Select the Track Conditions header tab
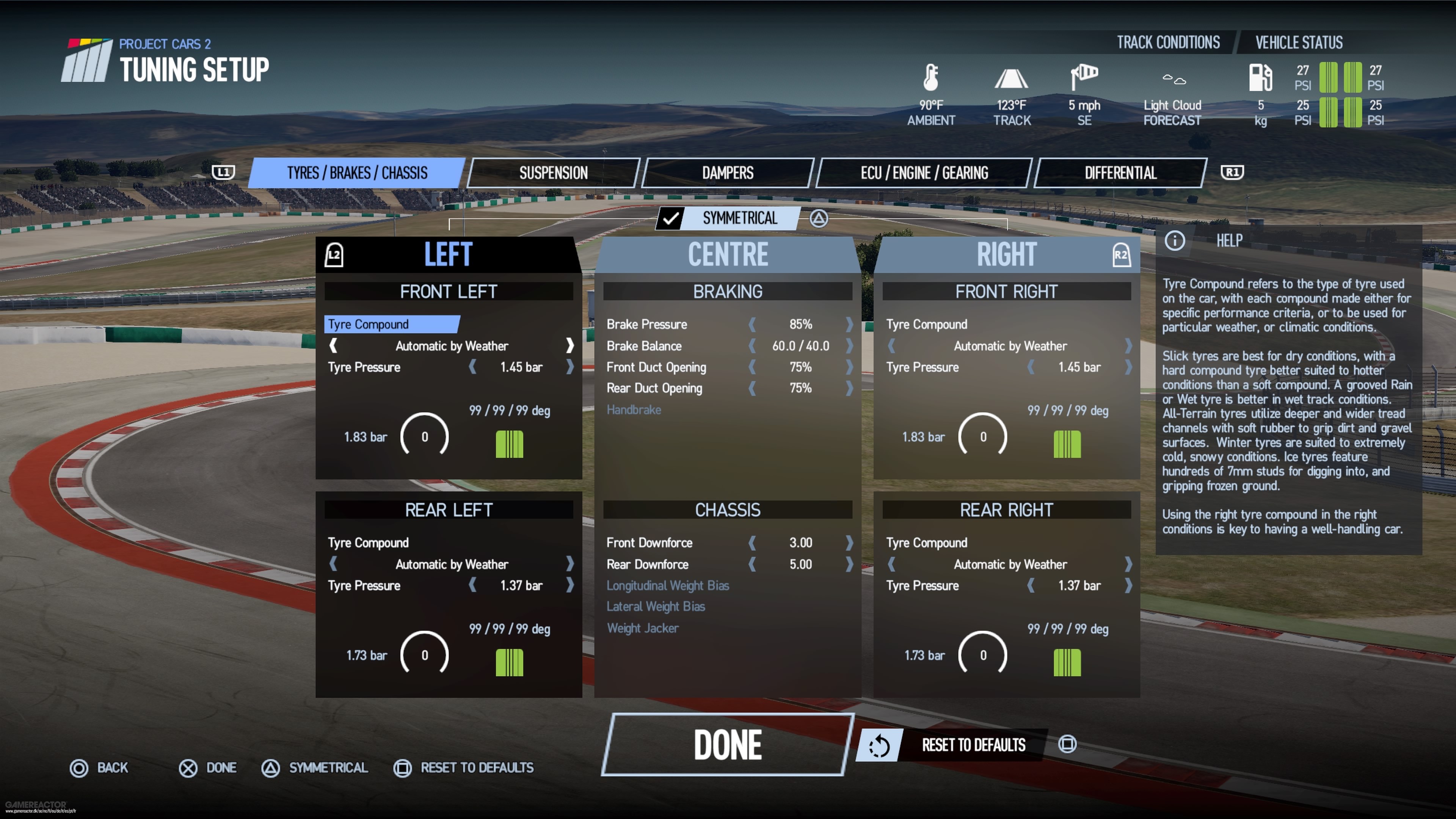 coord(1168,42)
